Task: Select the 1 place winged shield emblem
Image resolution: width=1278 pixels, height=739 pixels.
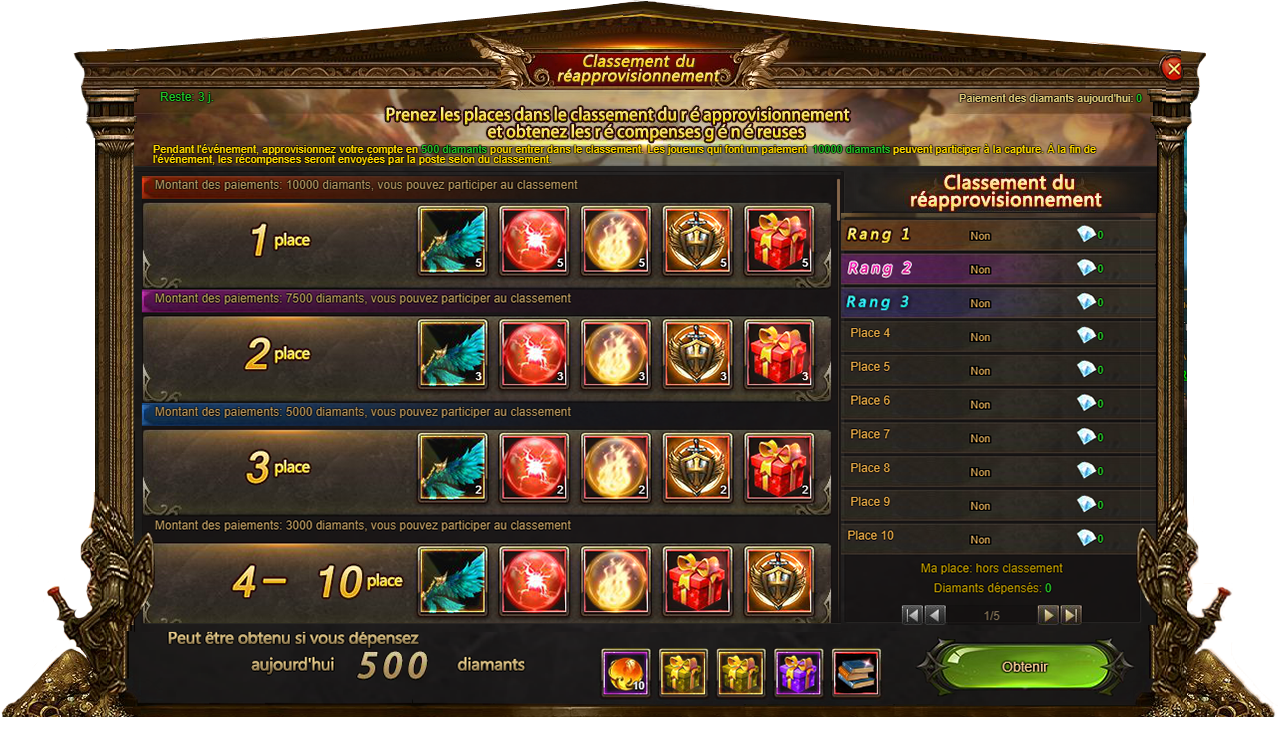Action: click(698, 240)
